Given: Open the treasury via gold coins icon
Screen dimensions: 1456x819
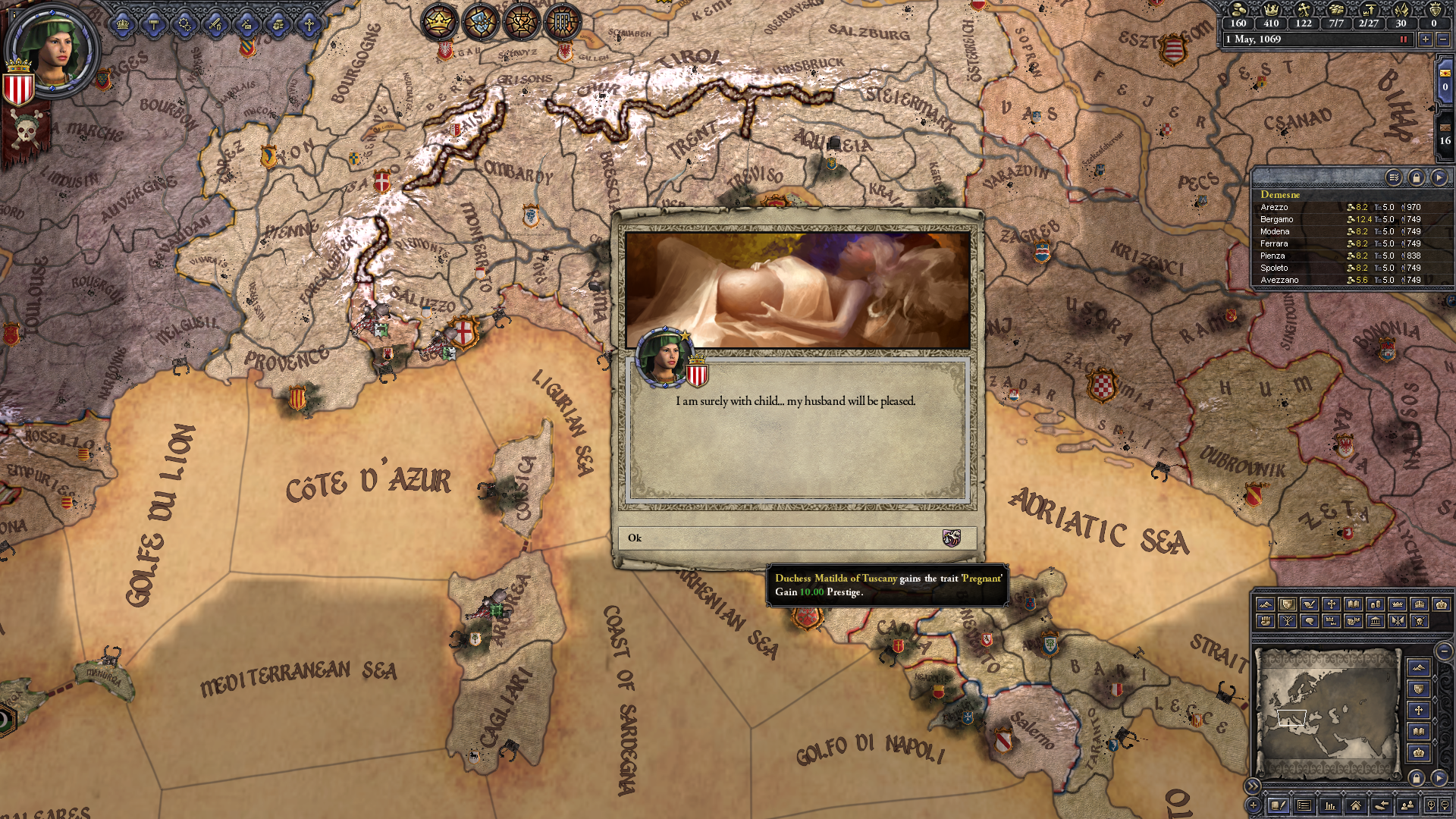Looking at the screenshot, I should [1238, 11].
